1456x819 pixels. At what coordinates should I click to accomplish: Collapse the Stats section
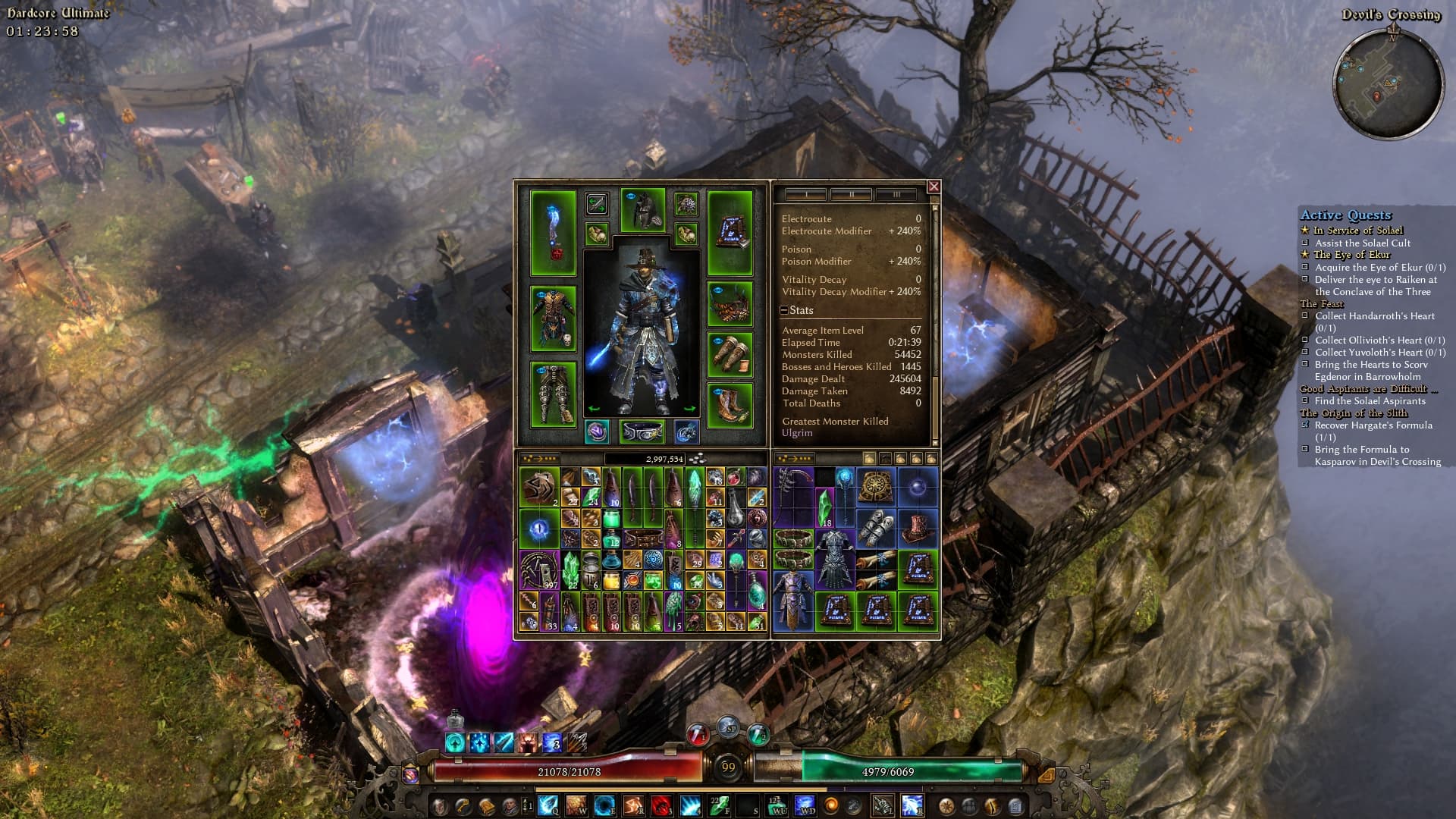tap(785, 310)
